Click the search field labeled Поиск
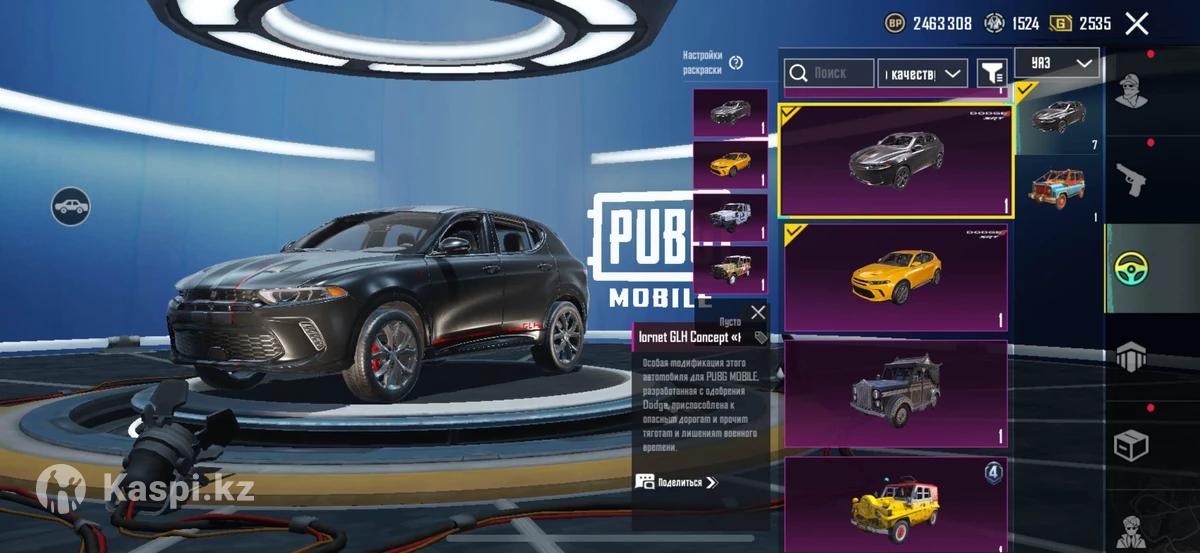Image resolution: width=1200 pixels, height=553 pixels. coord(828,73)
